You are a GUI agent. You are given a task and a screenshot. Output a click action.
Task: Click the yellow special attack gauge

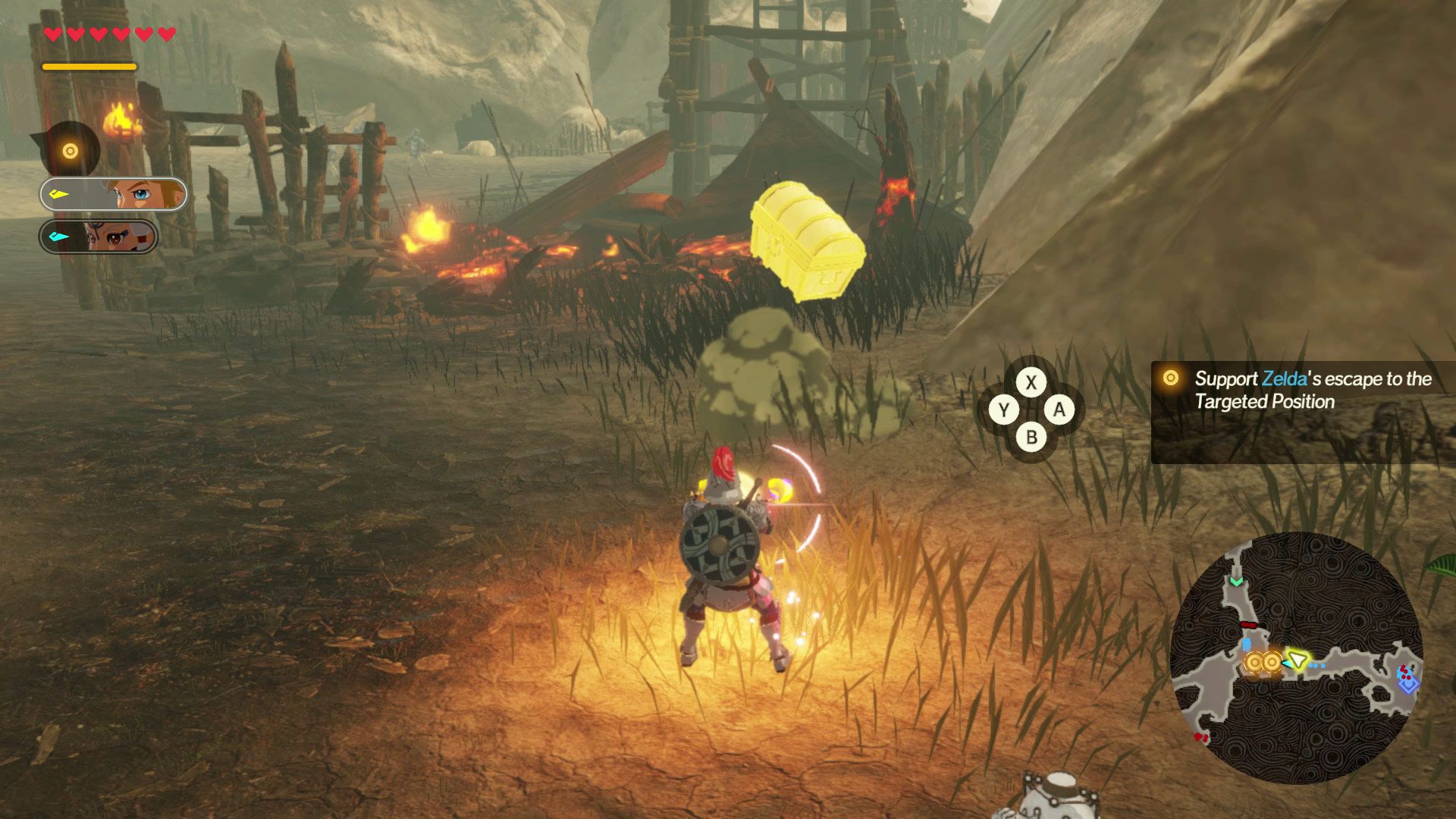point(89,67)
